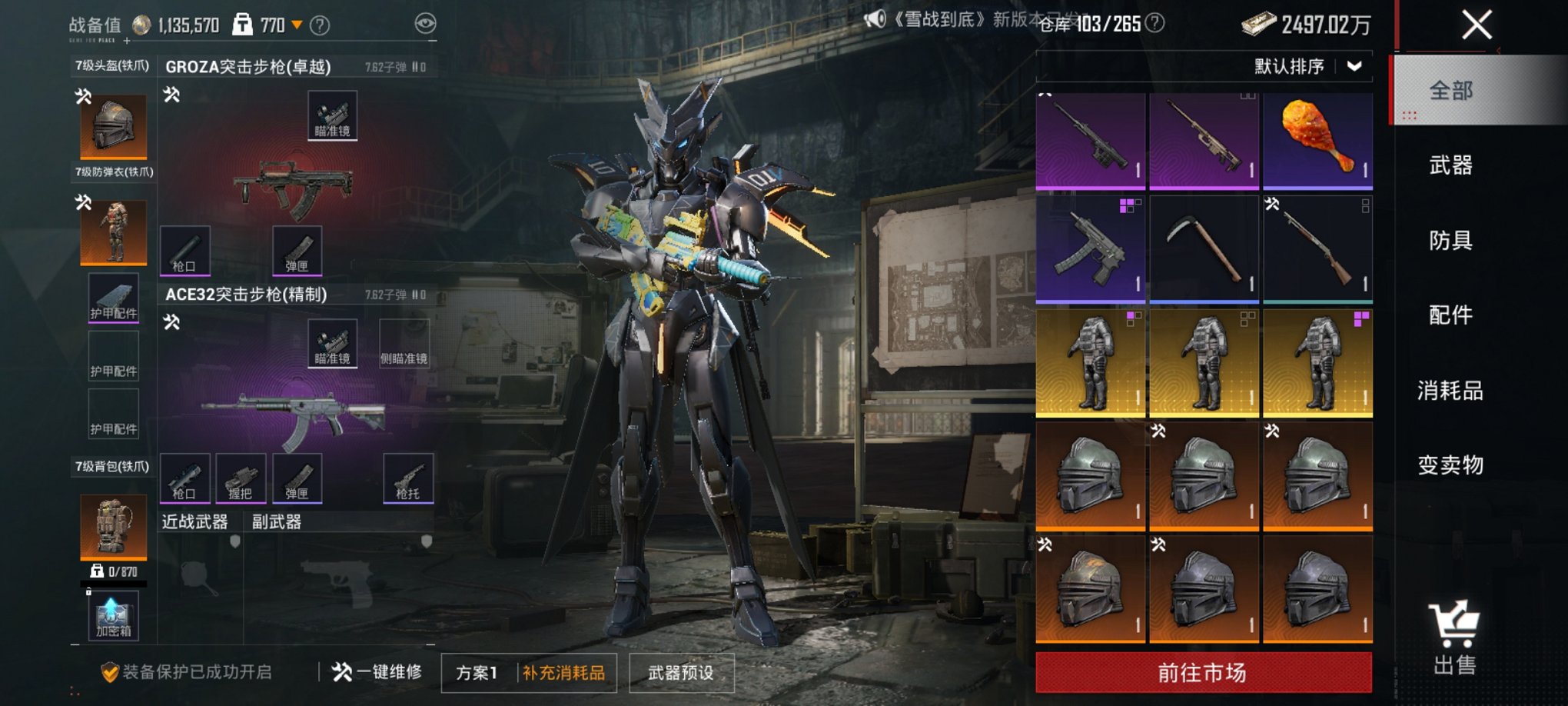Close the loadout screen

tap(1476, 25)
